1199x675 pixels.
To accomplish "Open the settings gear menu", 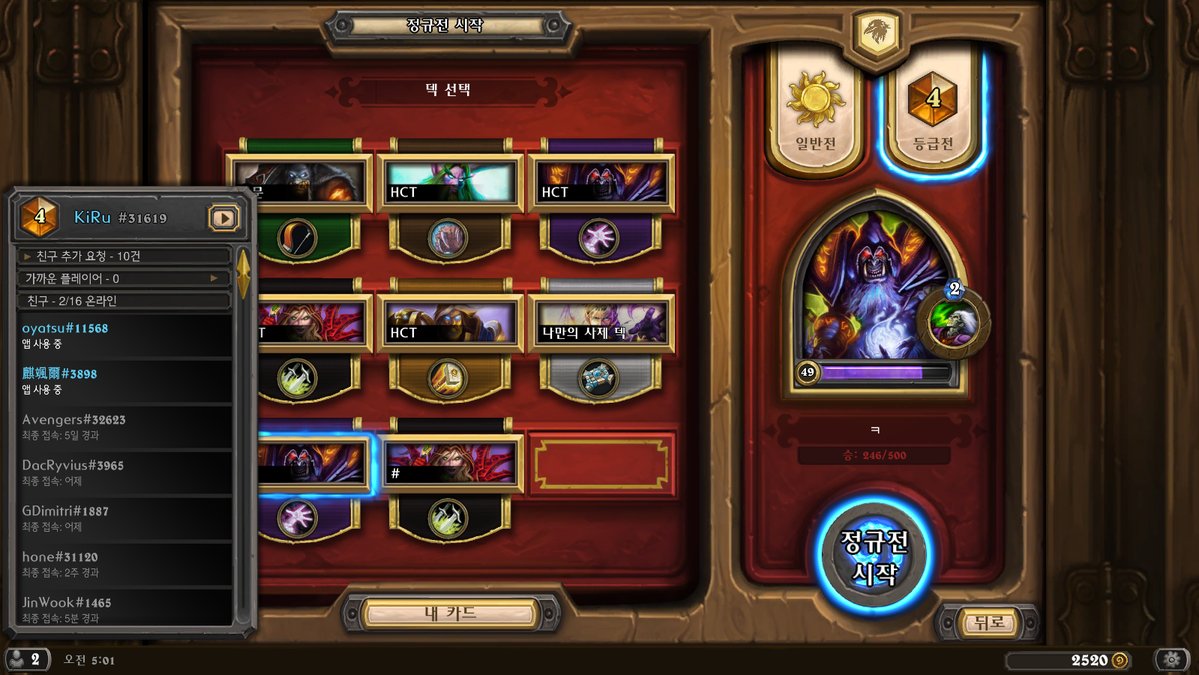I will click(1171, 660).
